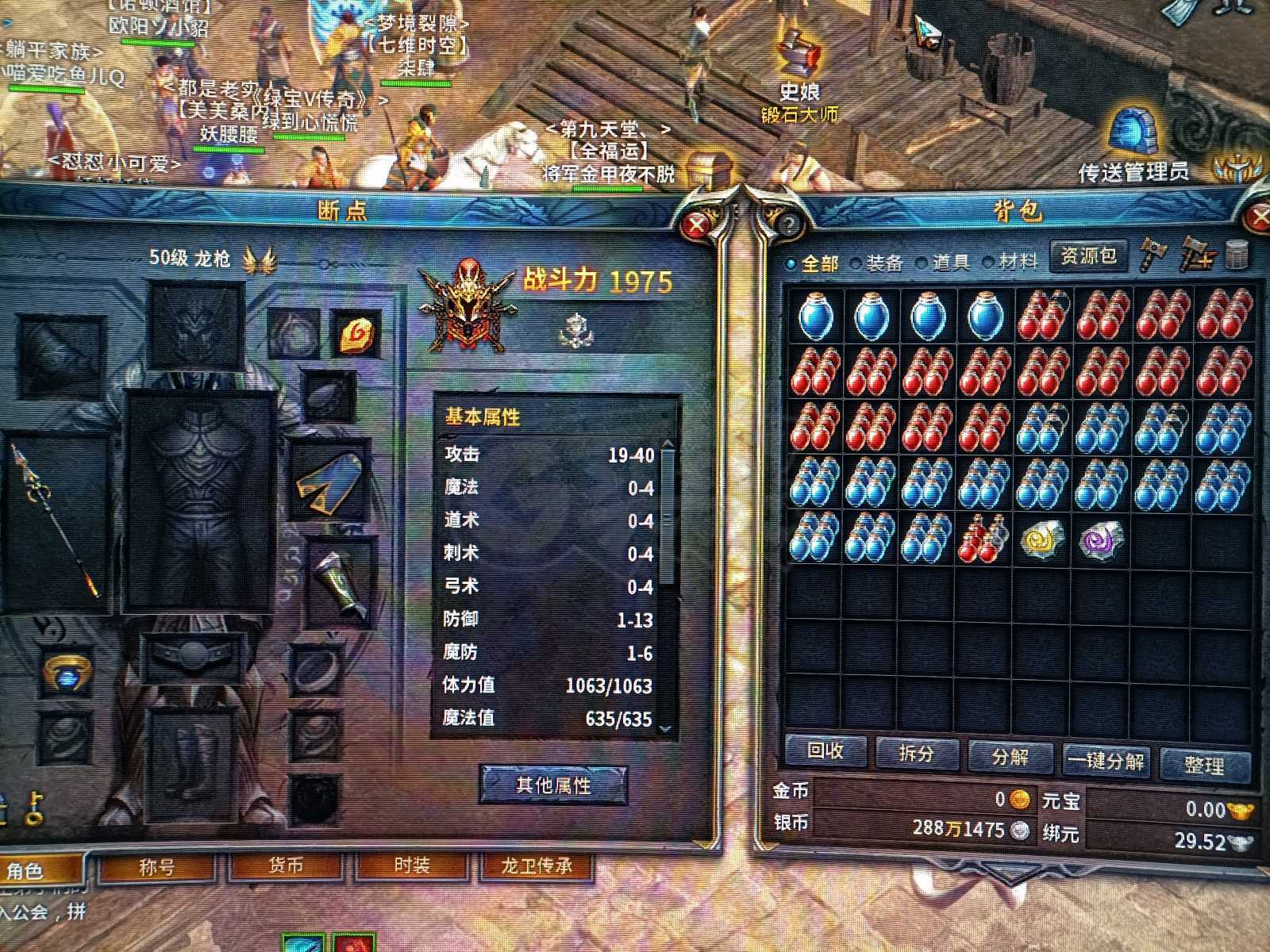The width and height of the screenshot is (1270, 952).
Task: Sort the bag with 整理
Action: click(x=1203, y=765)
